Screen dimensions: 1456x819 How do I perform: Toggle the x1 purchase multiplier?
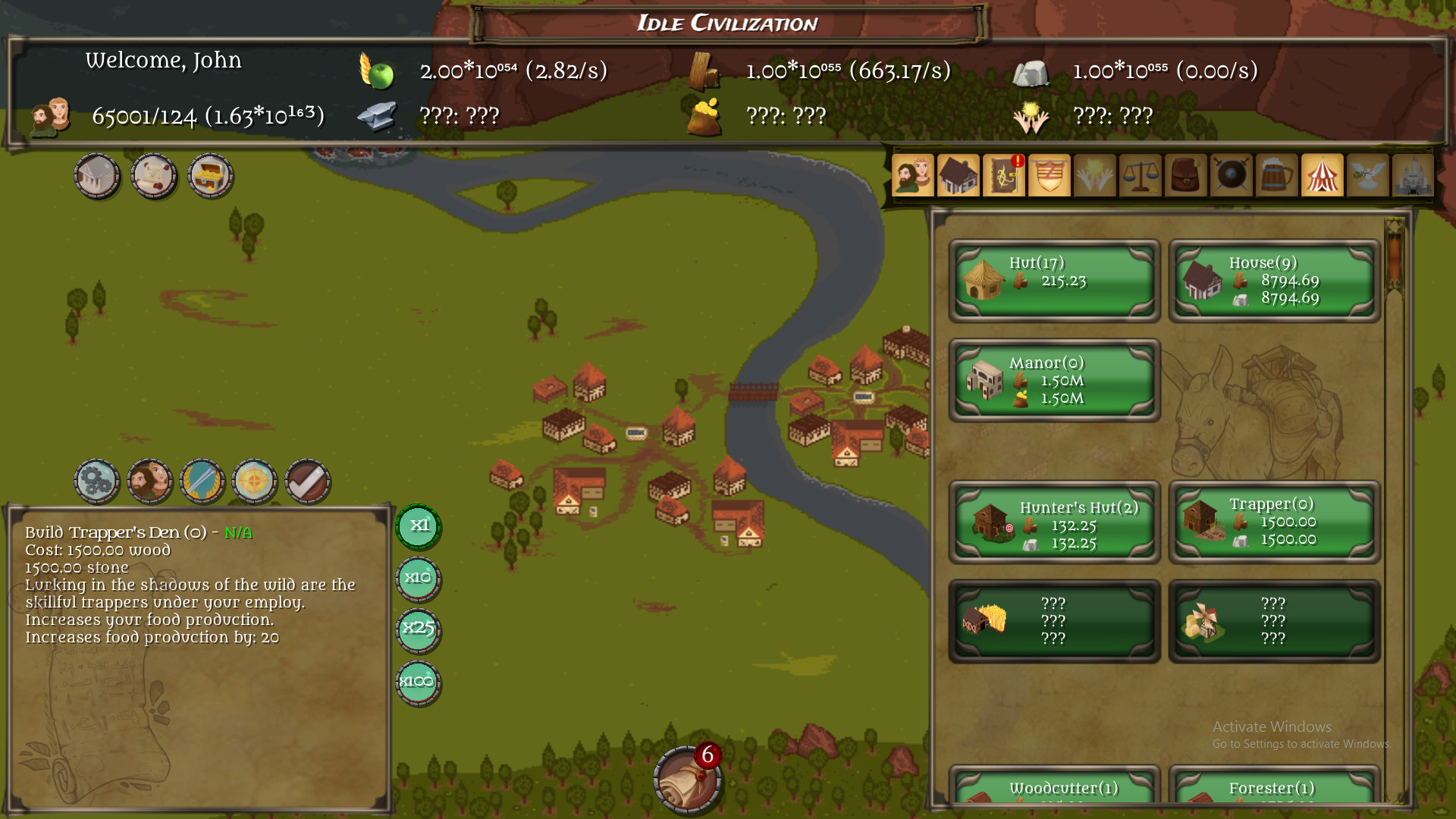click(418, 527)
